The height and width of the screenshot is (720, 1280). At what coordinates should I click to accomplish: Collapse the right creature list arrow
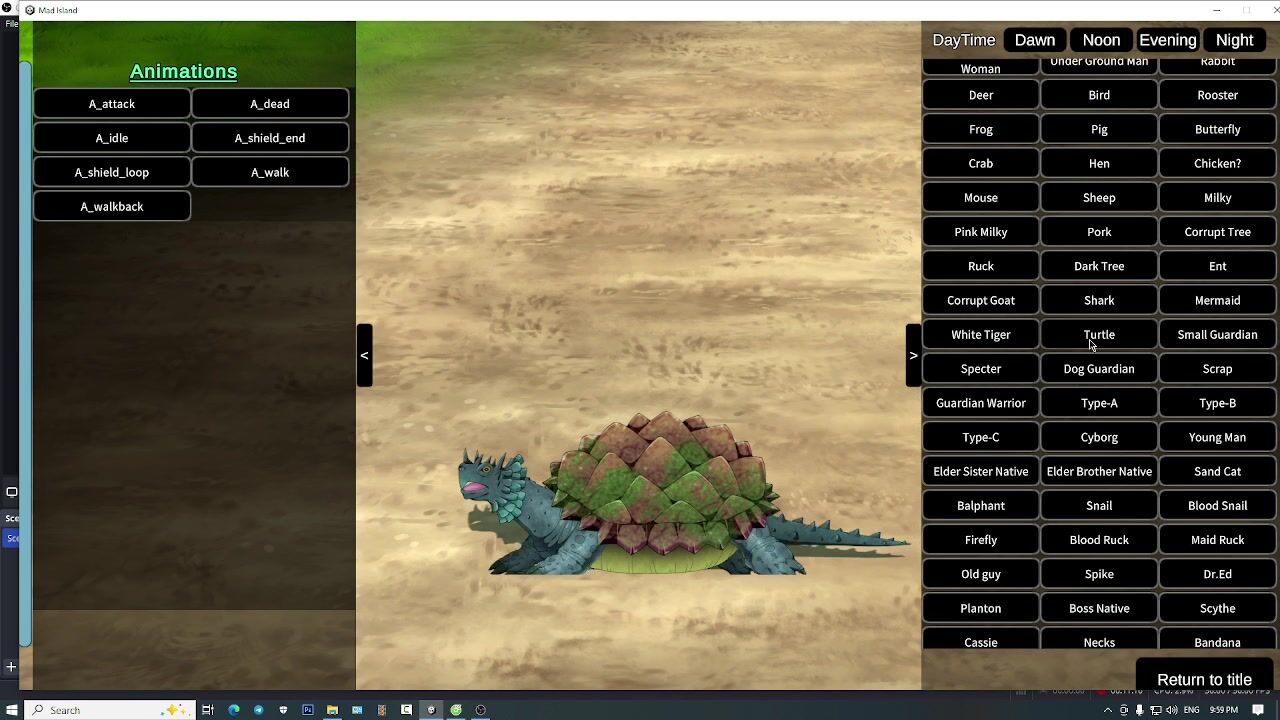913,355
